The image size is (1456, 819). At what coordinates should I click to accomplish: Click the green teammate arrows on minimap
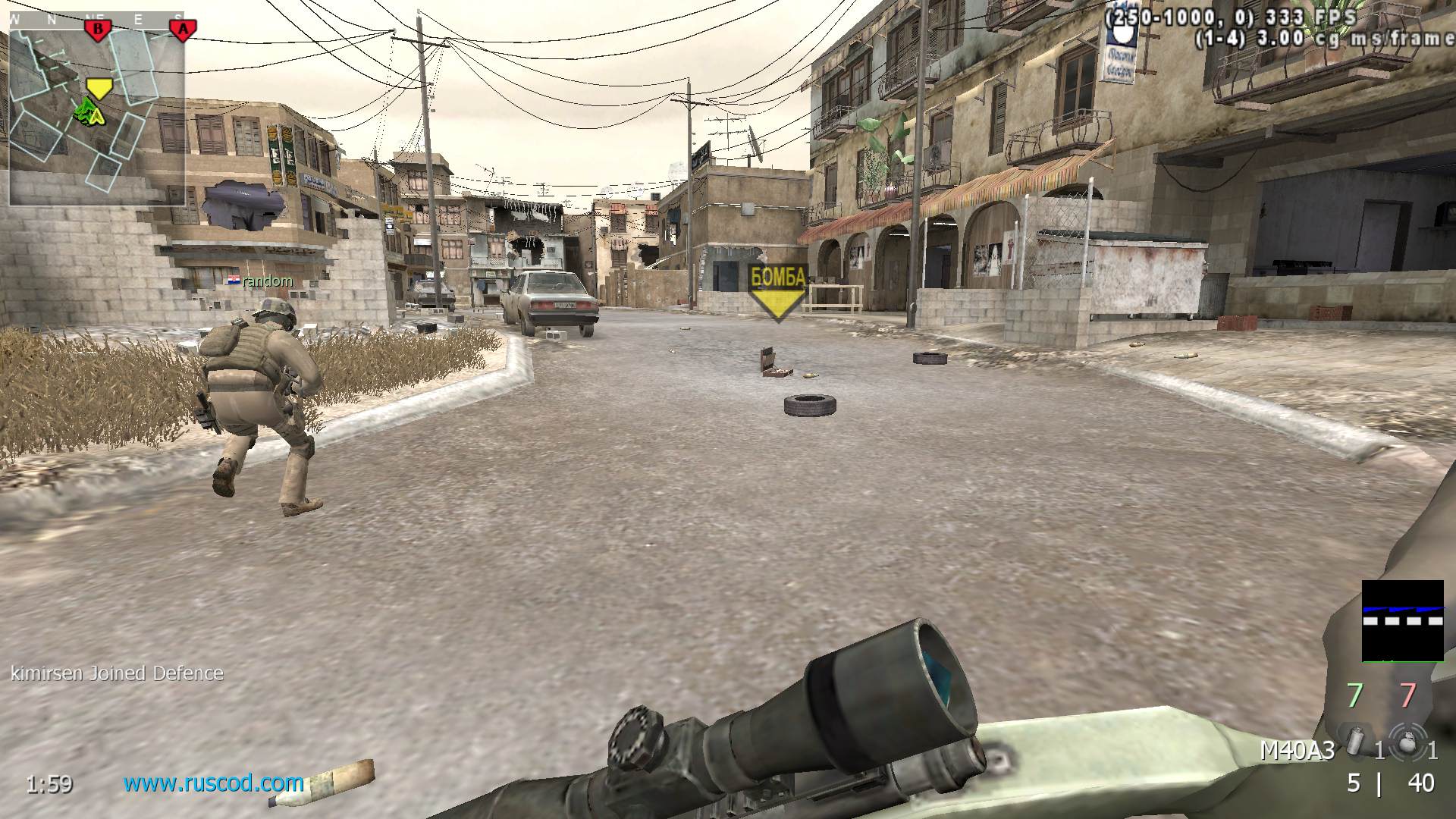pyautogui.click(x=89, y=114)
